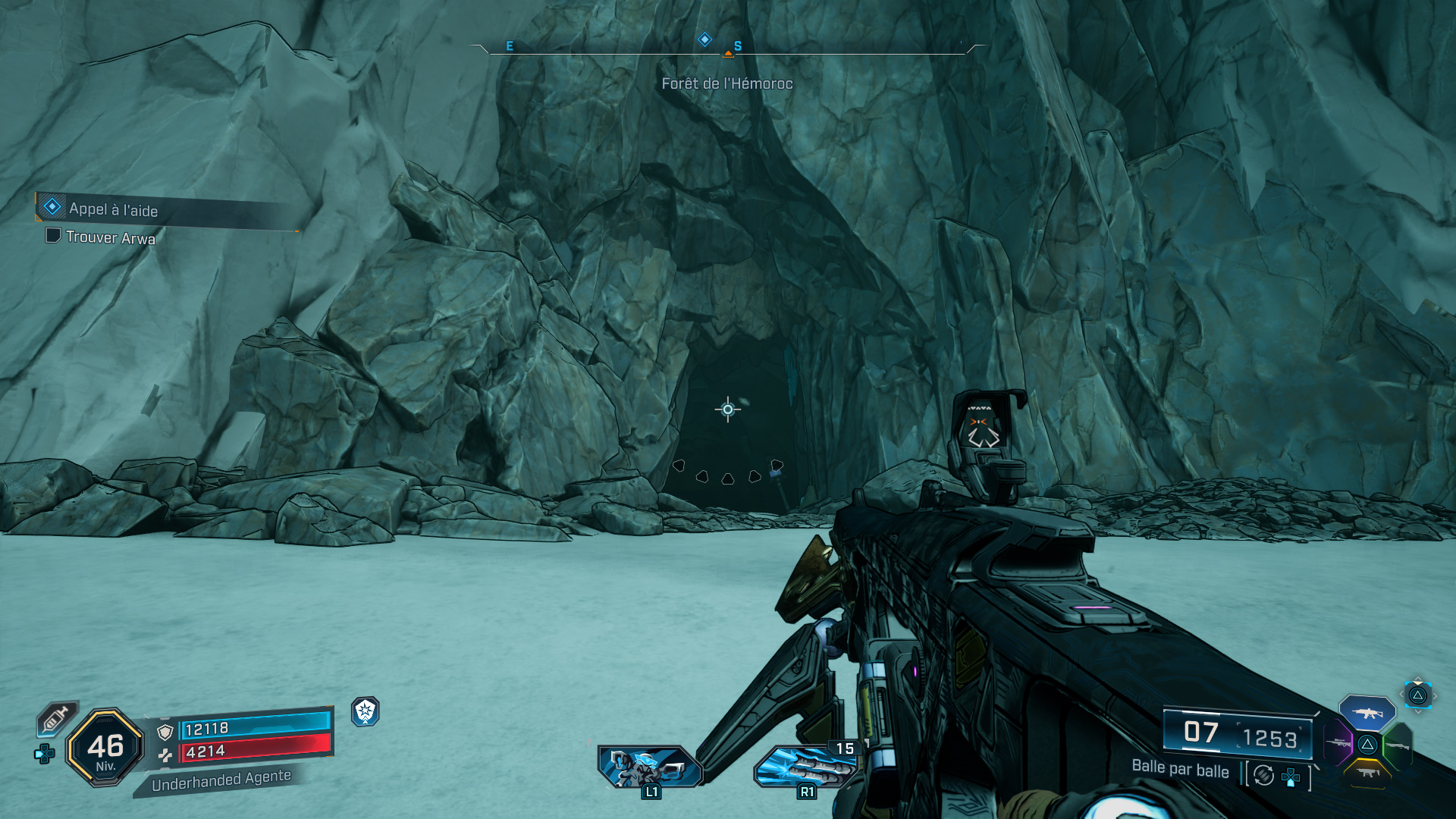
Task: Select the blue assault rifle weapon slot
Action: pyautogui.click(x=1367, y=713)
